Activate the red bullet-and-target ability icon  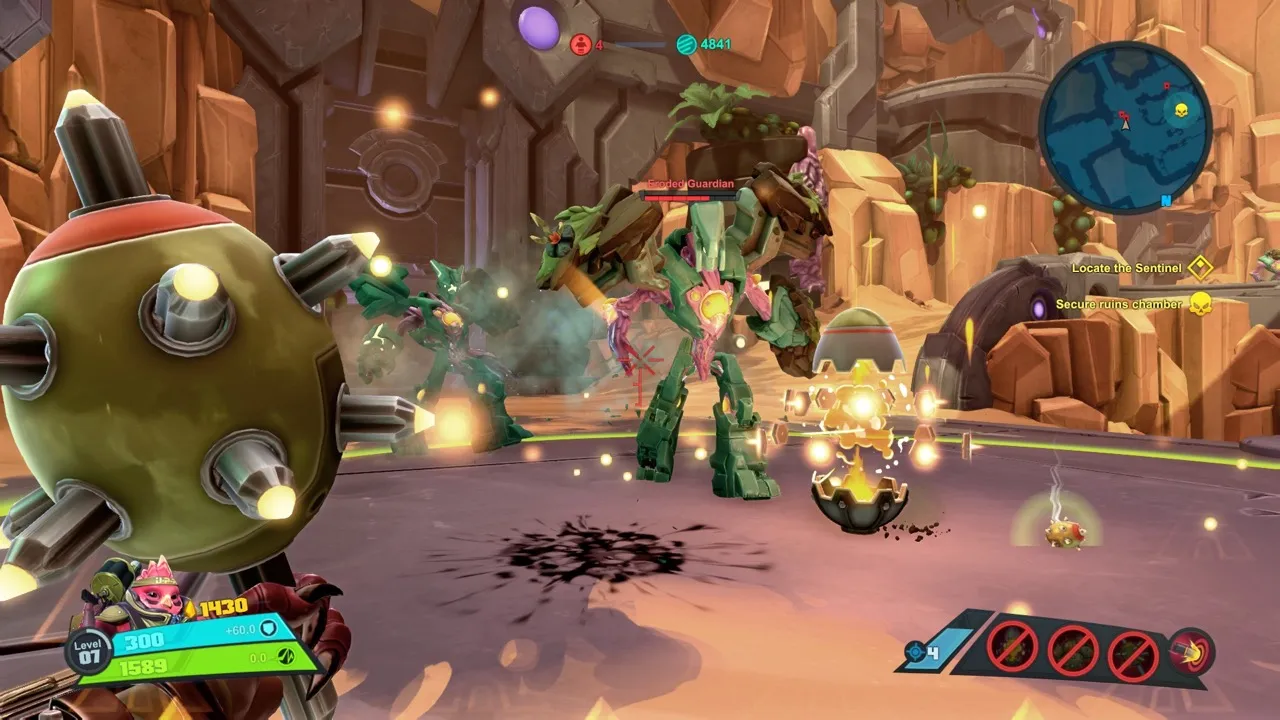coord(1191,652)
